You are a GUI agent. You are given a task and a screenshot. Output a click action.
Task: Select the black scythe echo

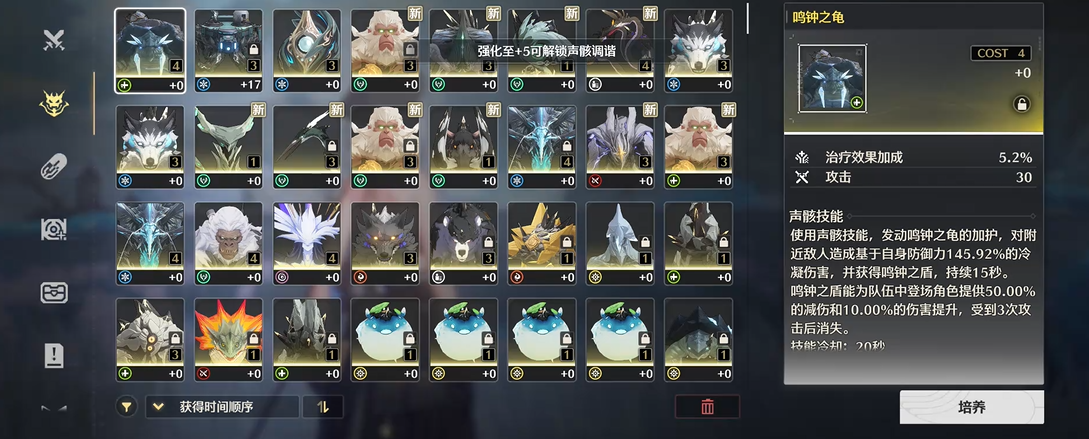(307, 144)
